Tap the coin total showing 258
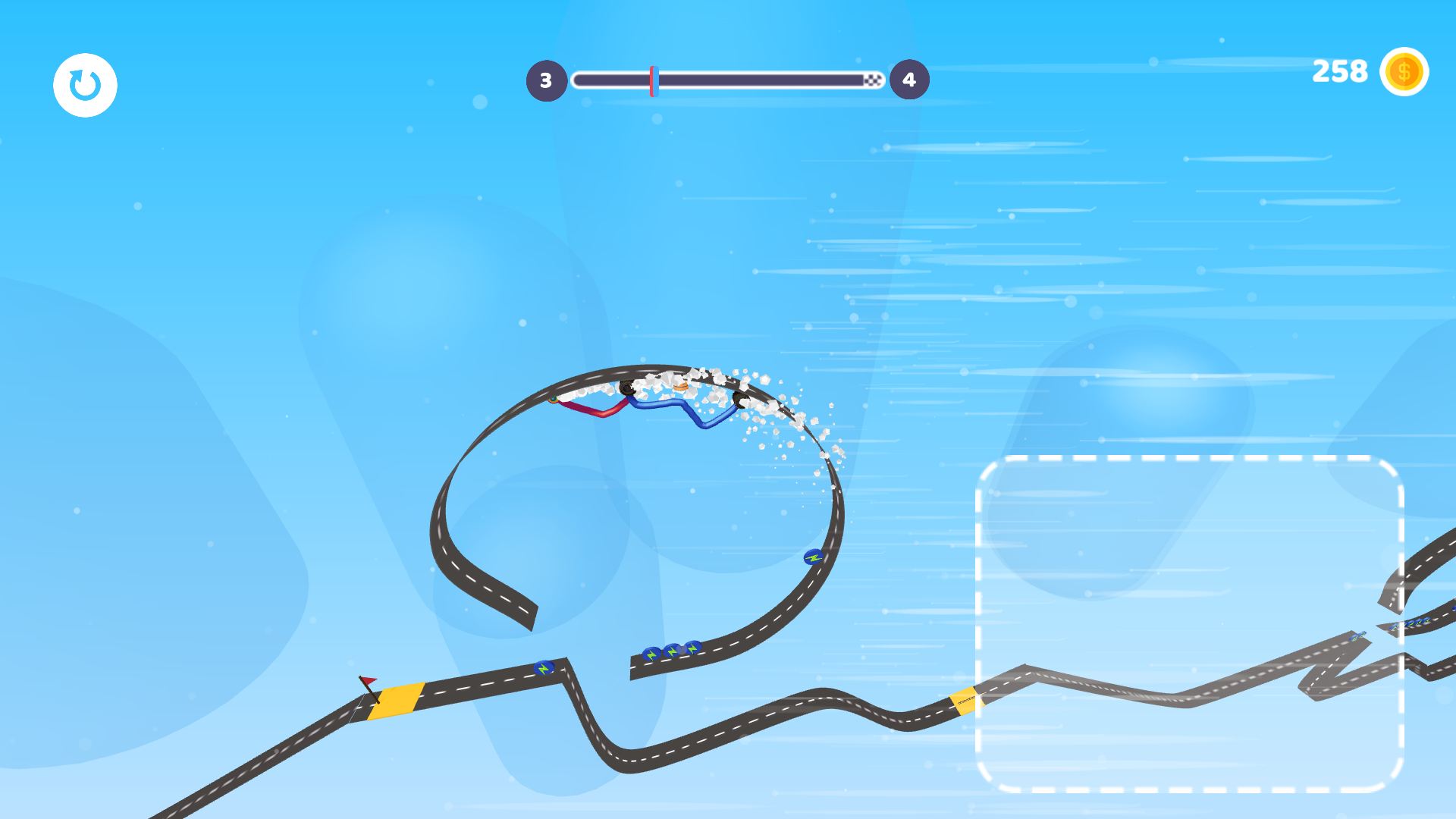 tap(1339, 72)
